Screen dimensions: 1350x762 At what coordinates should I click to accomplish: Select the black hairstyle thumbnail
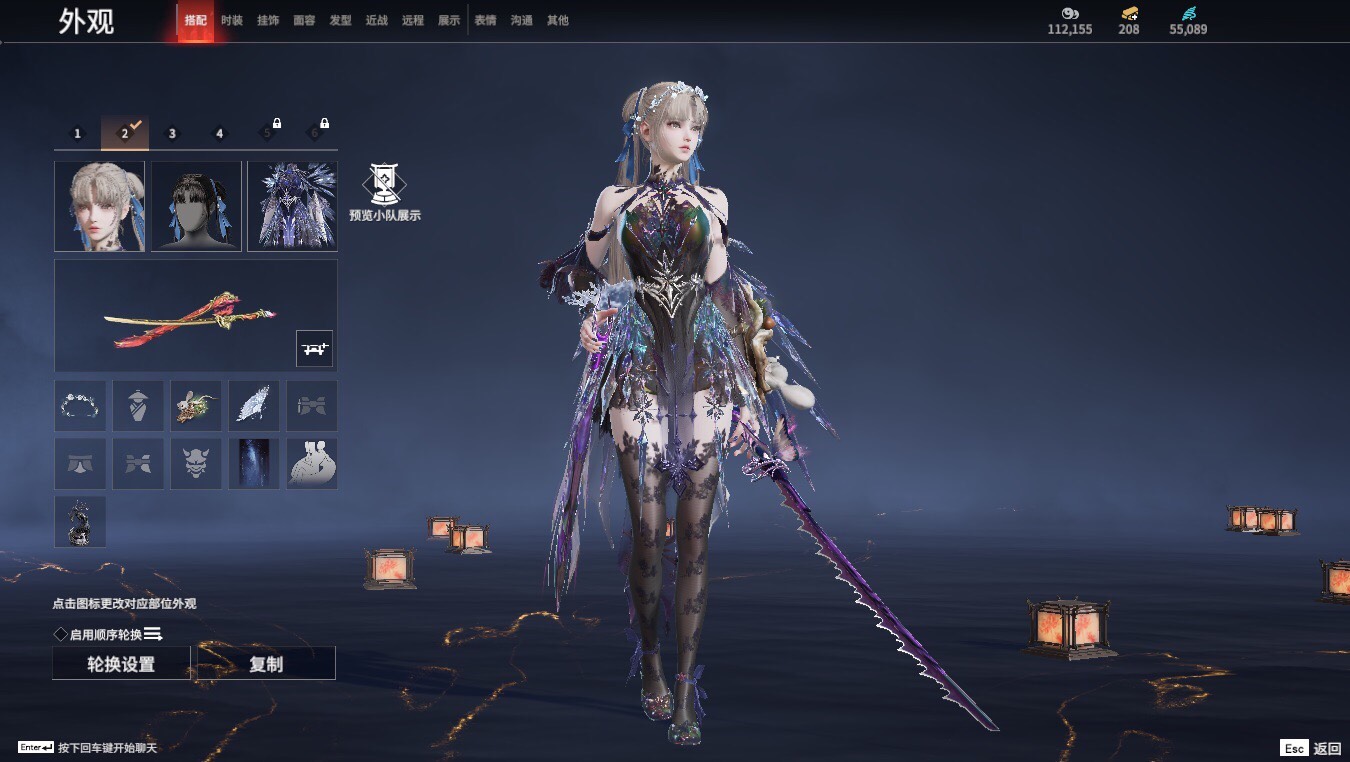click(x=196, y=206)
